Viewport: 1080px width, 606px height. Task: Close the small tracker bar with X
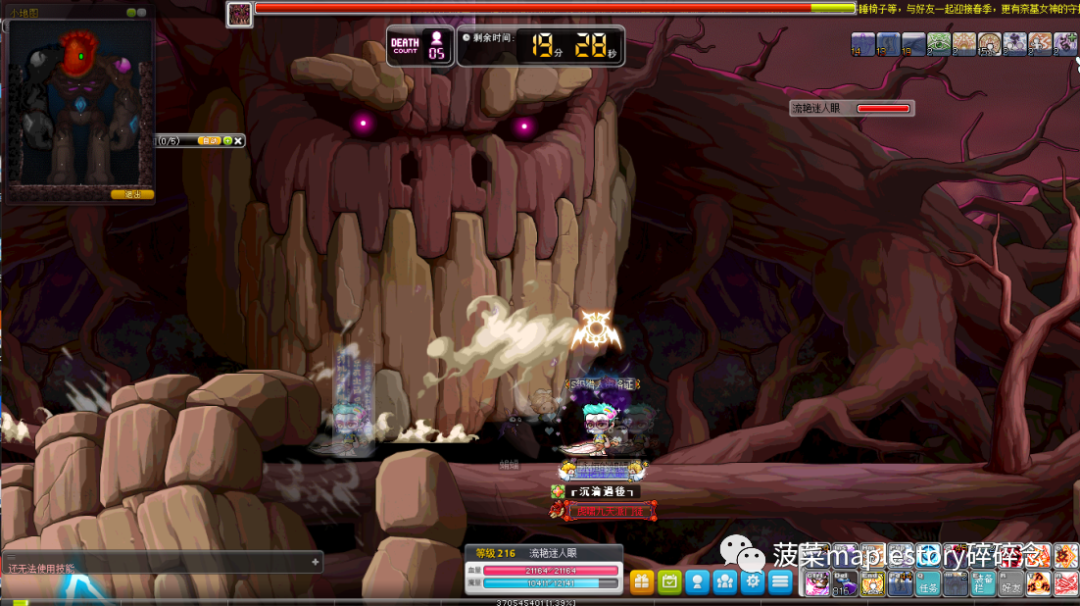(239, 141)
